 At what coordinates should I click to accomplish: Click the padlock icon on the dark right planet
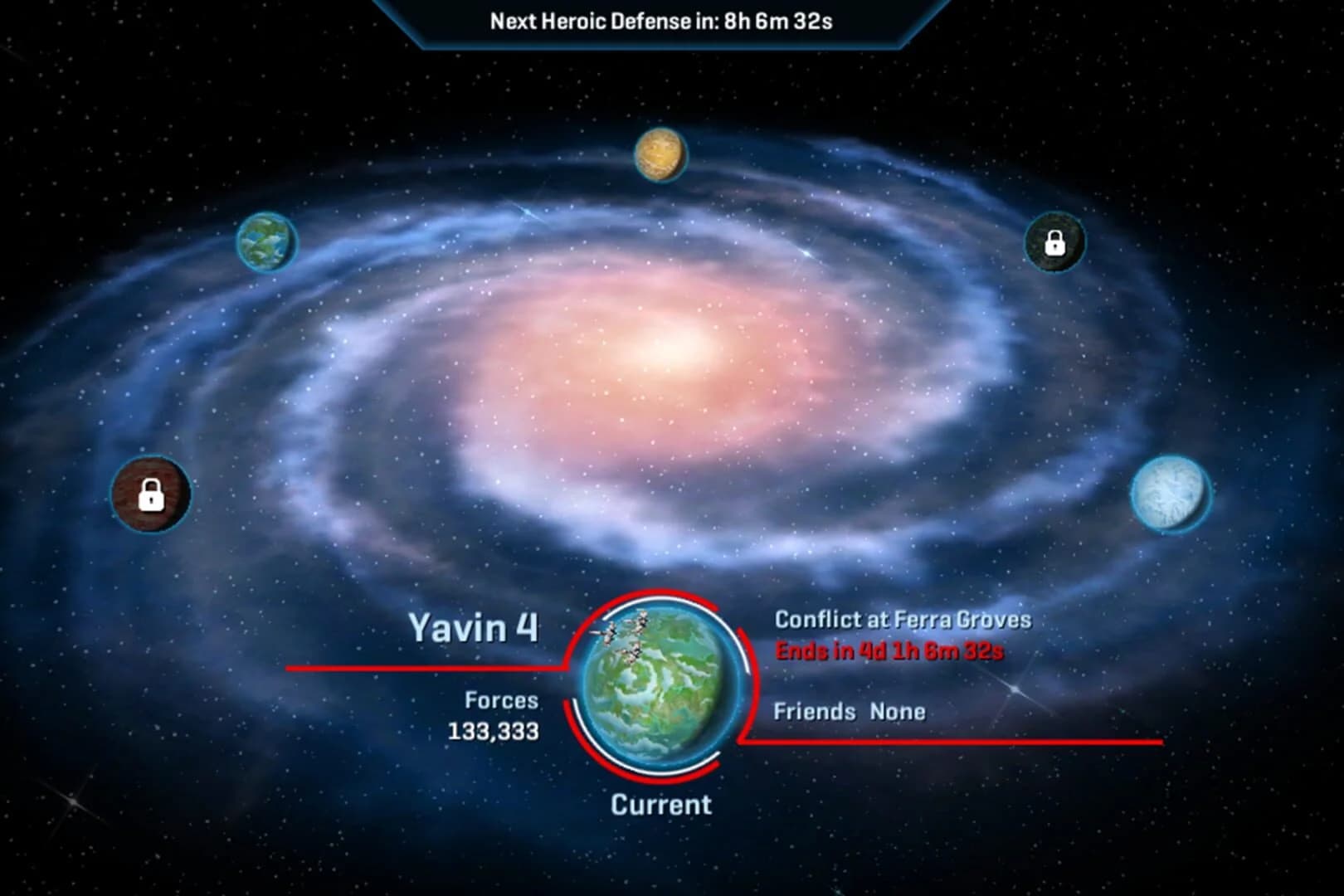(1054, 245)
